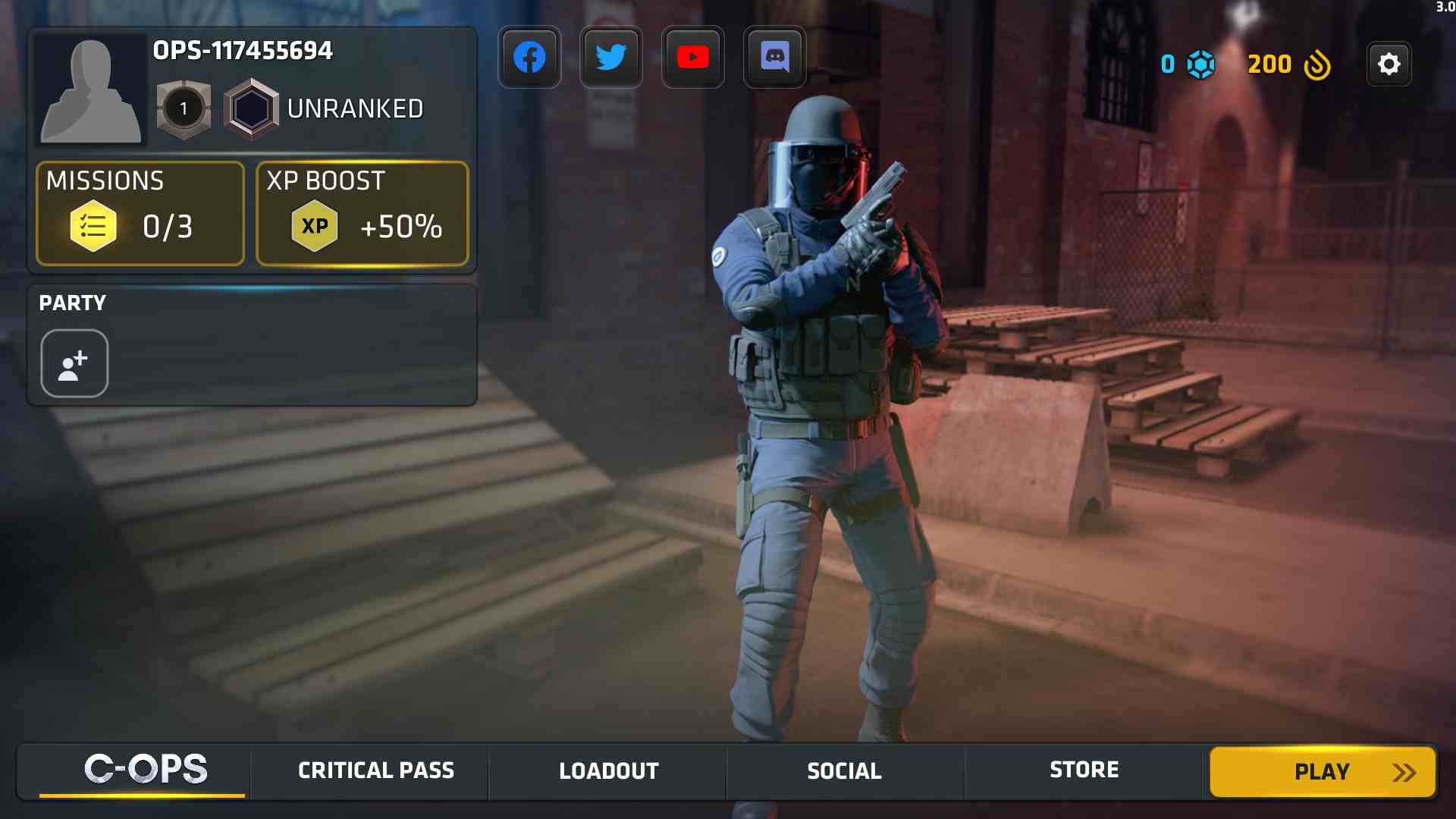Inspect the UNRANKED rank emblem
The height and width of the screenshot is (819, 1456).
pyautogui.click(x=252, y=108)
